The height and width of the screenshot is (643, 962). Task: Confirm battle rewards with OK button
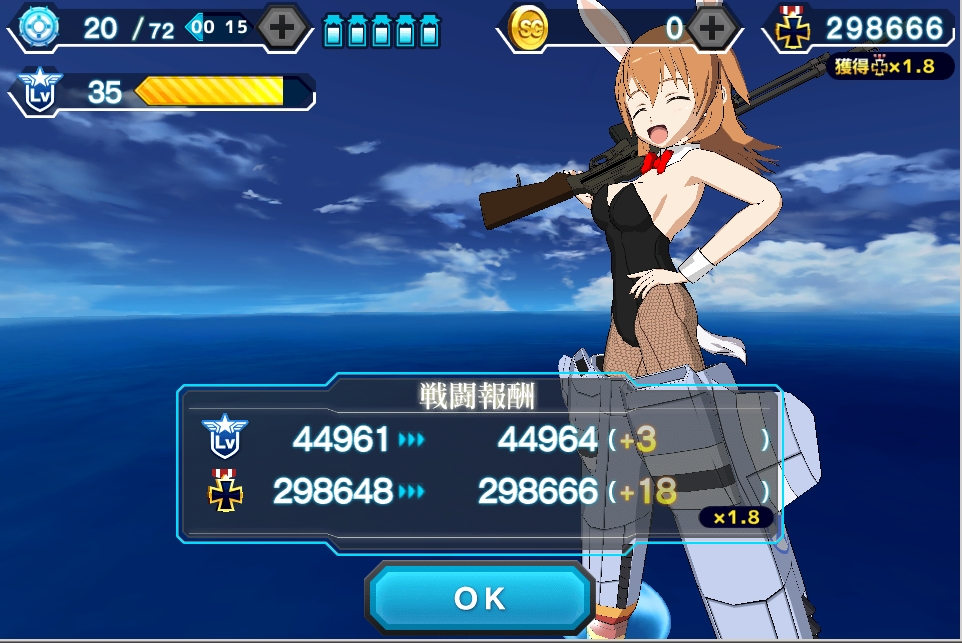(480, 598)
